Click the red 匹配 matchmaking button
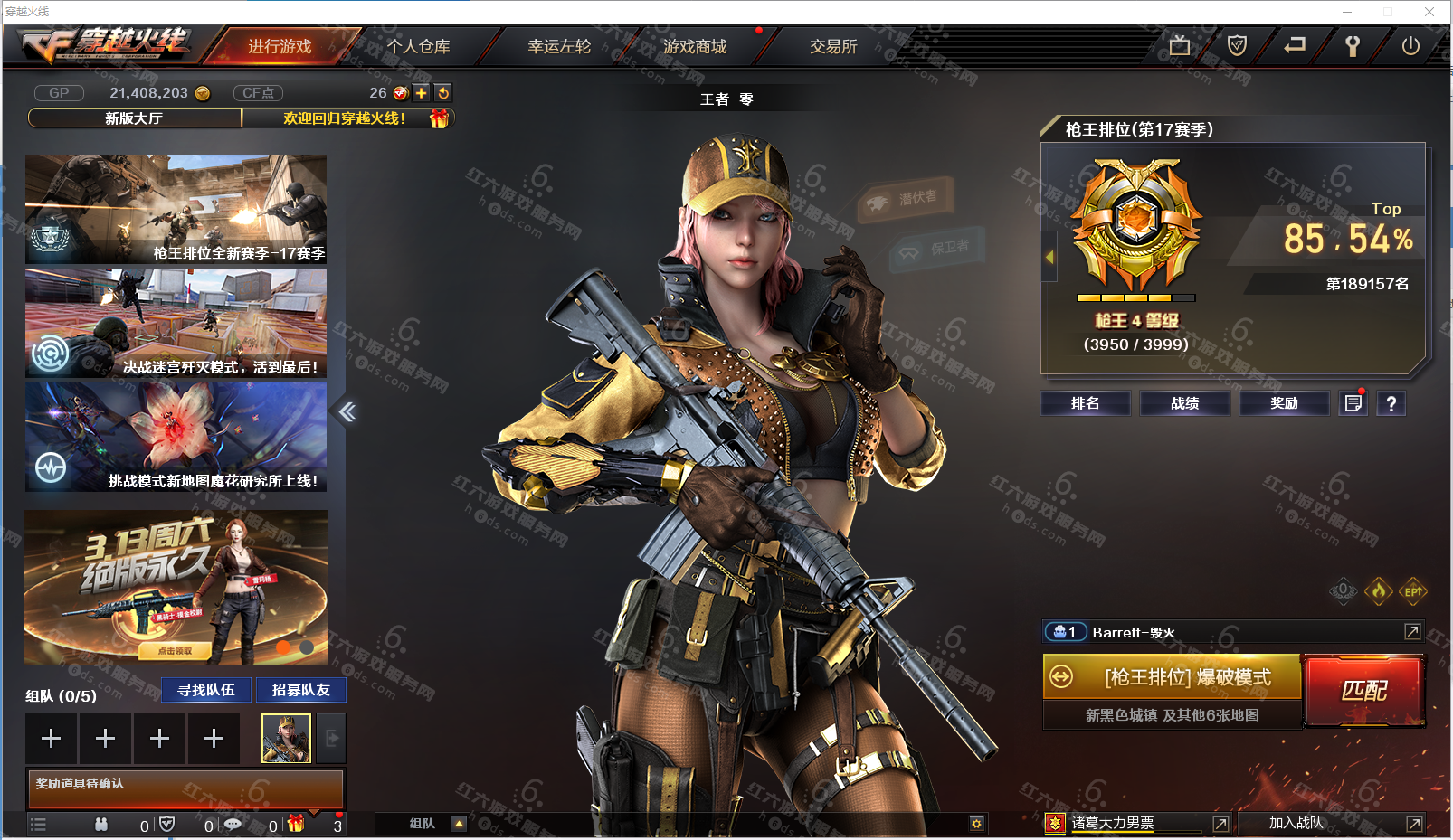The image size is (1453, 840). coord(1363,691)
